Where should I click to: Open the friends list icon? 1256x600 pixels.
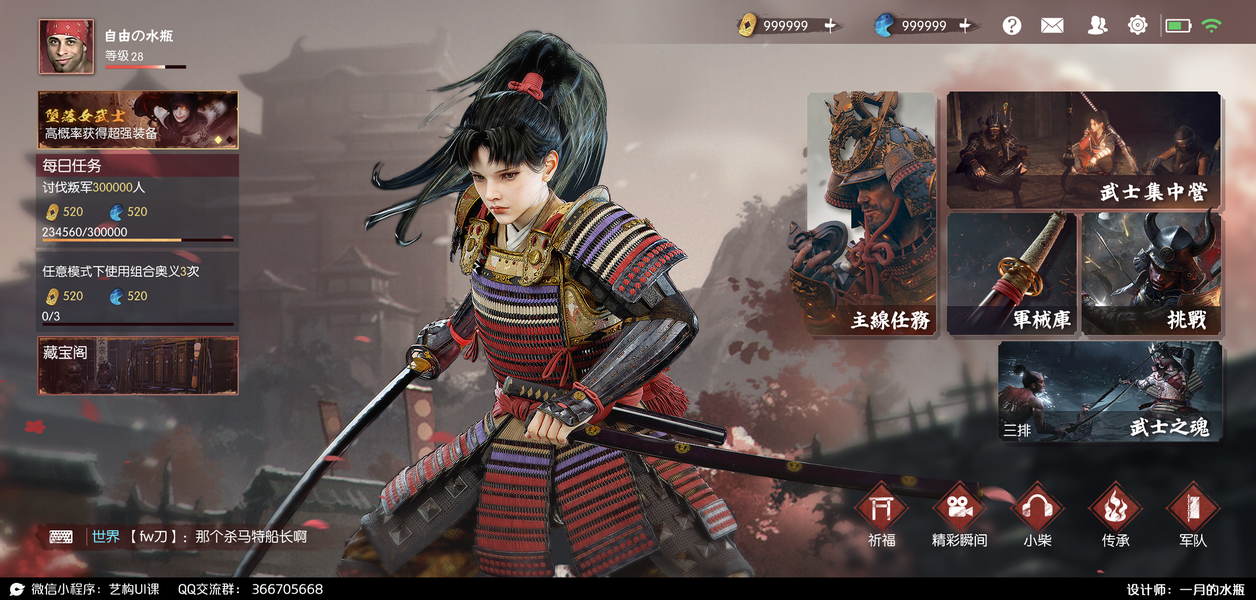[1097, 26]
